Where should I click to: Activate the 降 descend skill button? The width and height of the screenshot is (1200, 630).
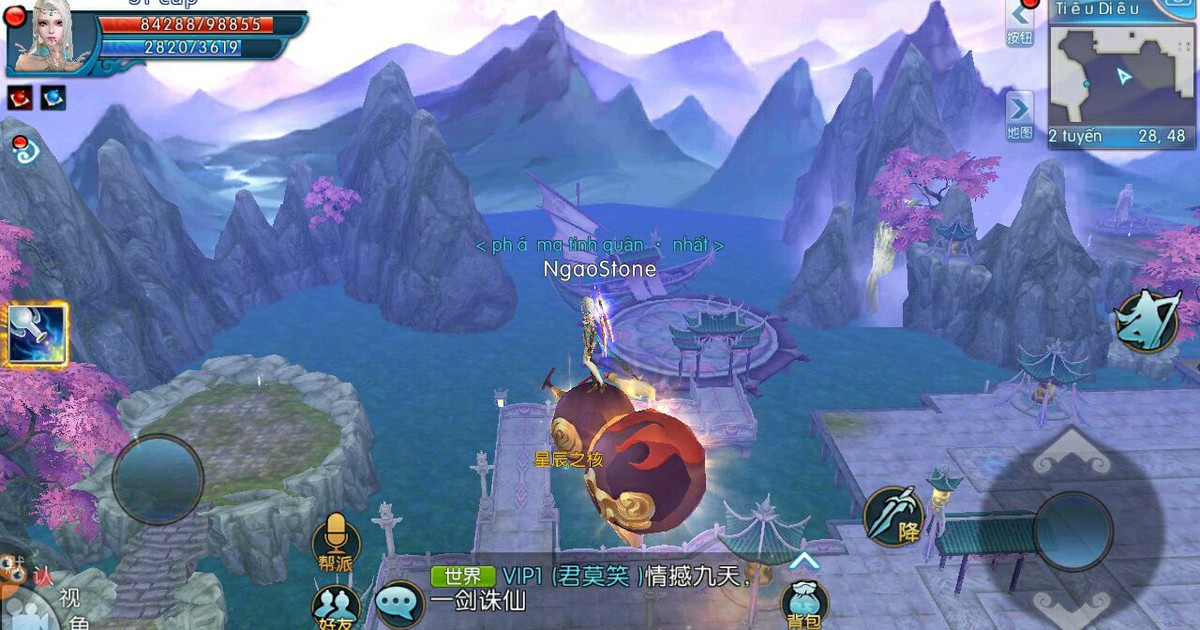893,516
